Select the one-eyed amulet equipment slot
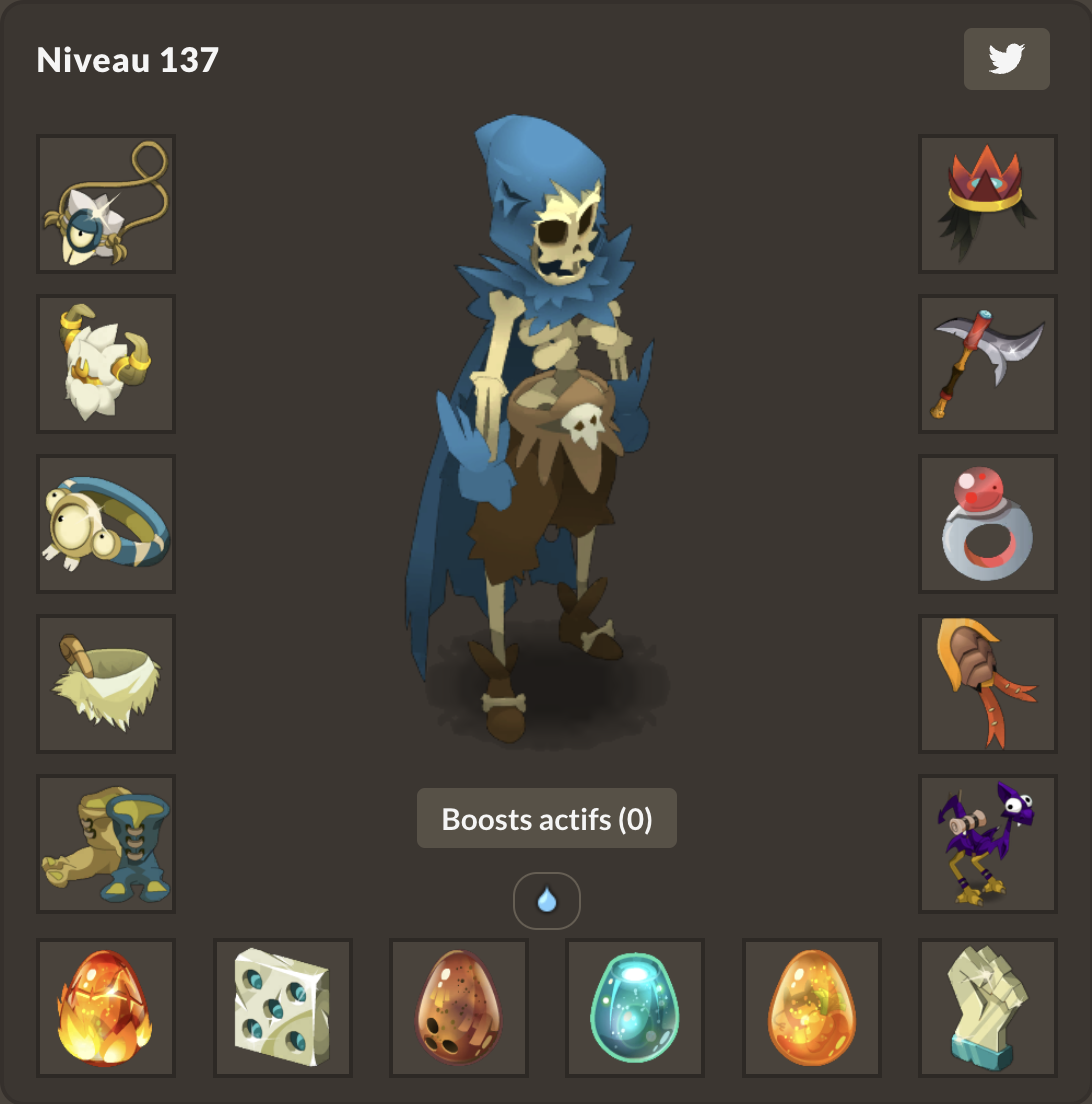The image size is (1092, 1104). pos(106,204)
